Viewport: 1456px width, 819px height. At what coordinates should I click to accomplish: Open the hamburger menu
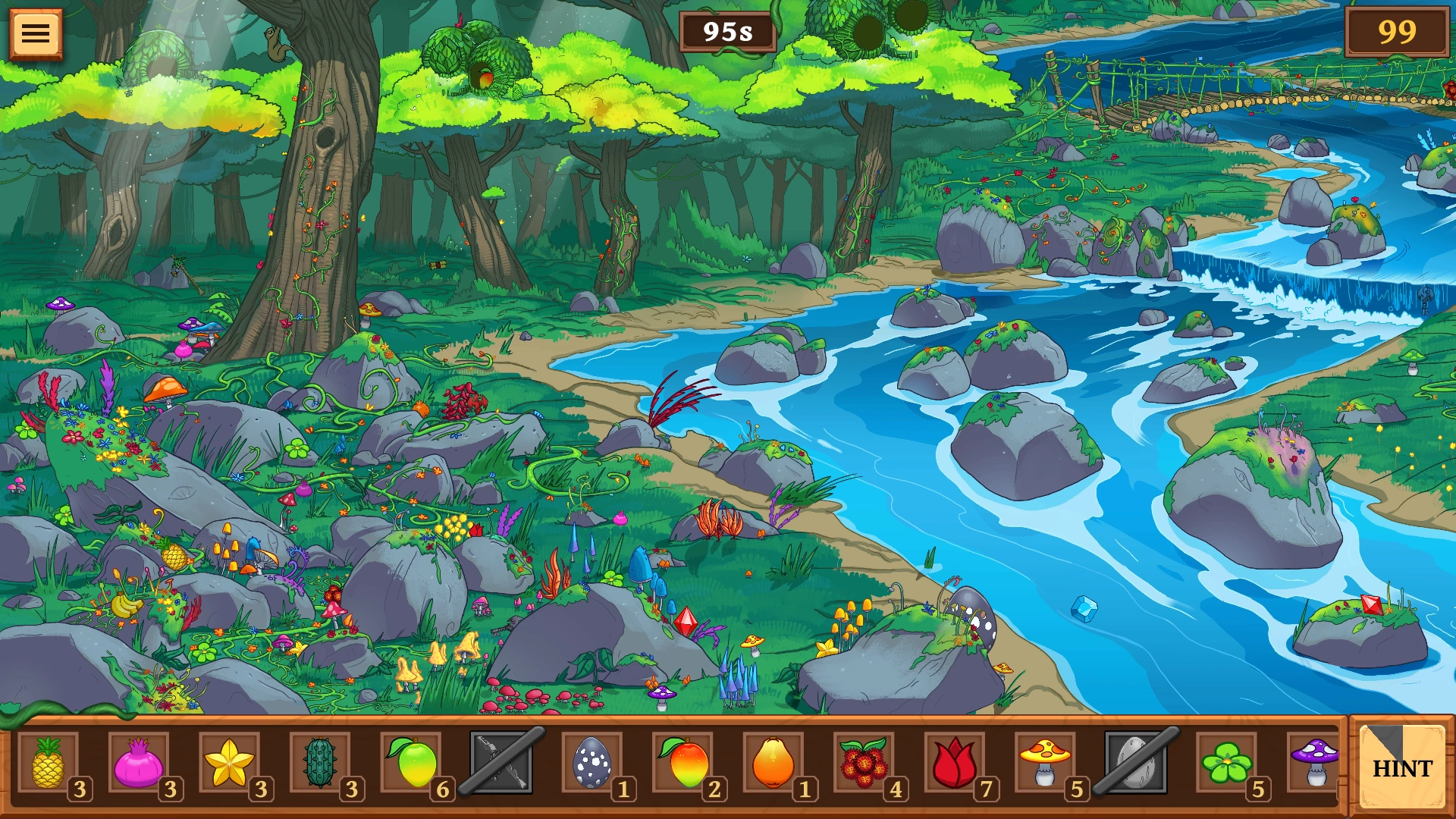pyautogui.click(x=36, y=33)
